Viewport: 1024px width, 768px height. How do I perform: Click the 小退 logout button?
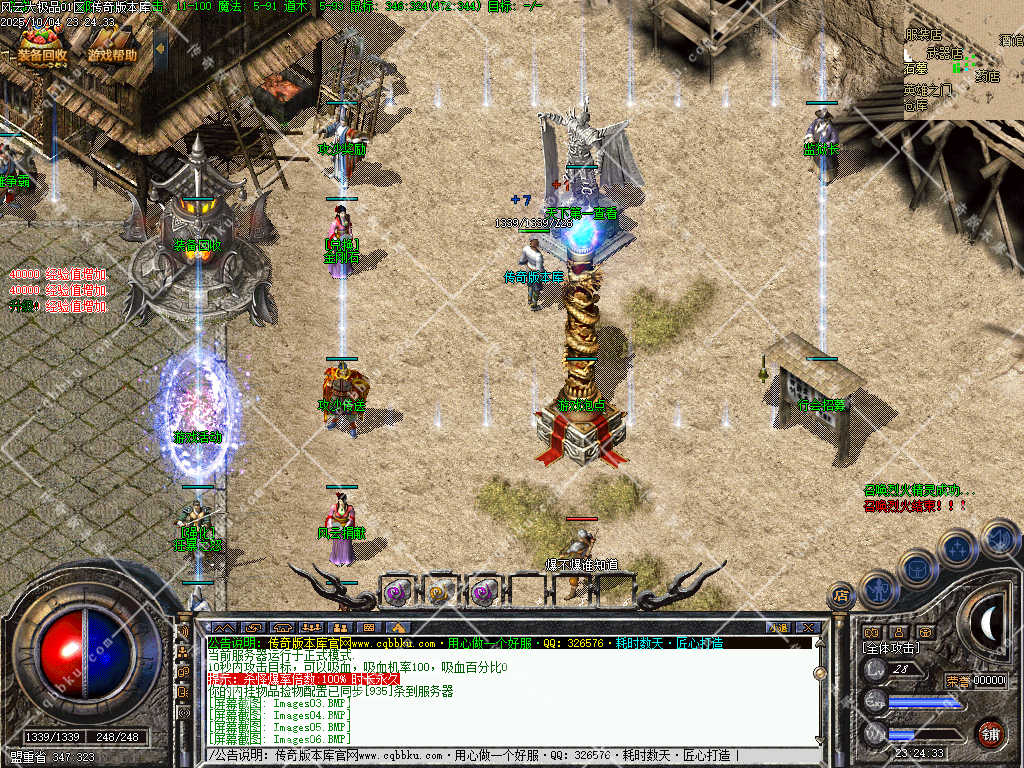pos(778,627)
